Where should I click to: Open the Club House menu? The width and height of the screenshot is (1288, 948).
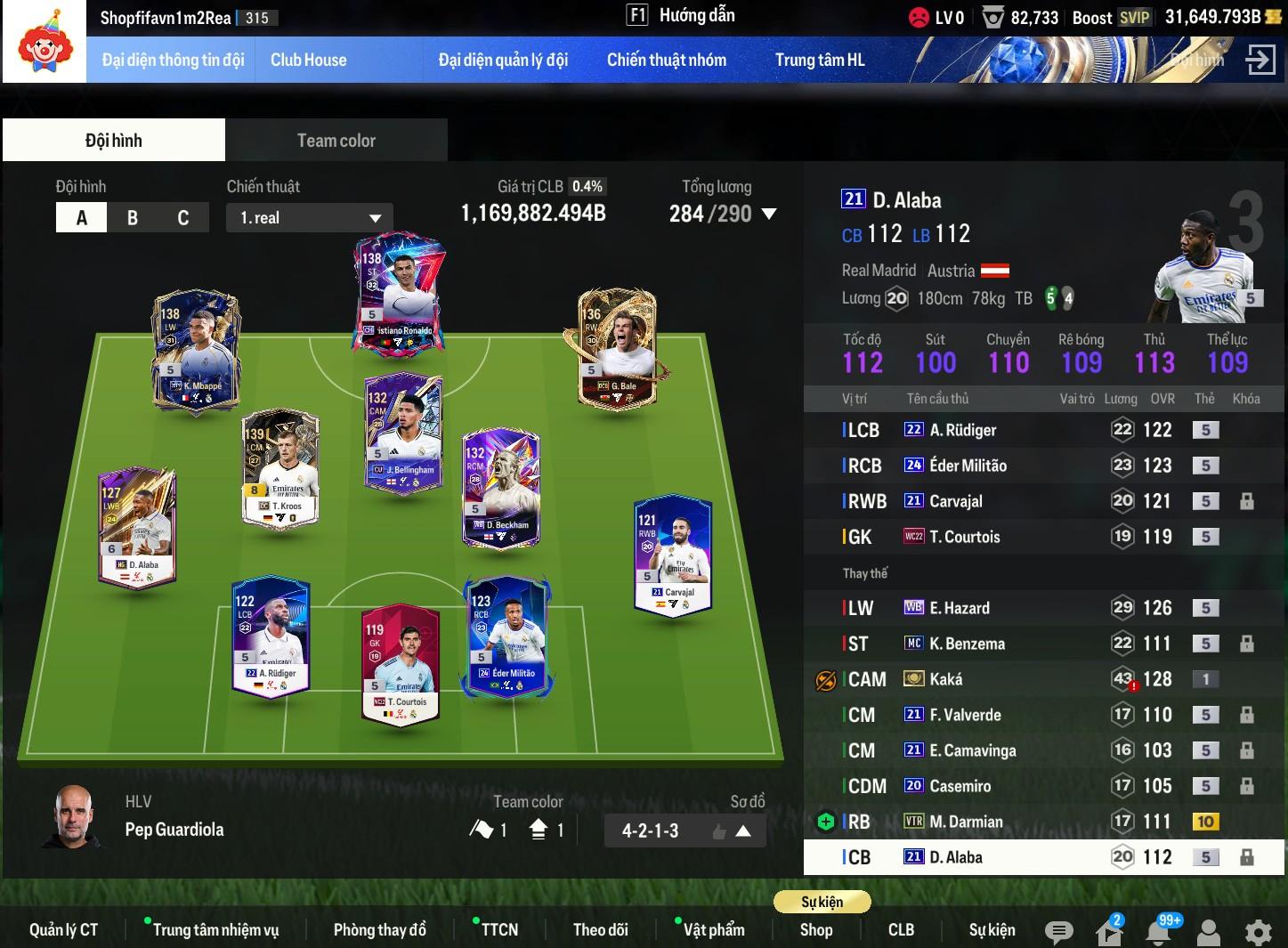(308, 61)
